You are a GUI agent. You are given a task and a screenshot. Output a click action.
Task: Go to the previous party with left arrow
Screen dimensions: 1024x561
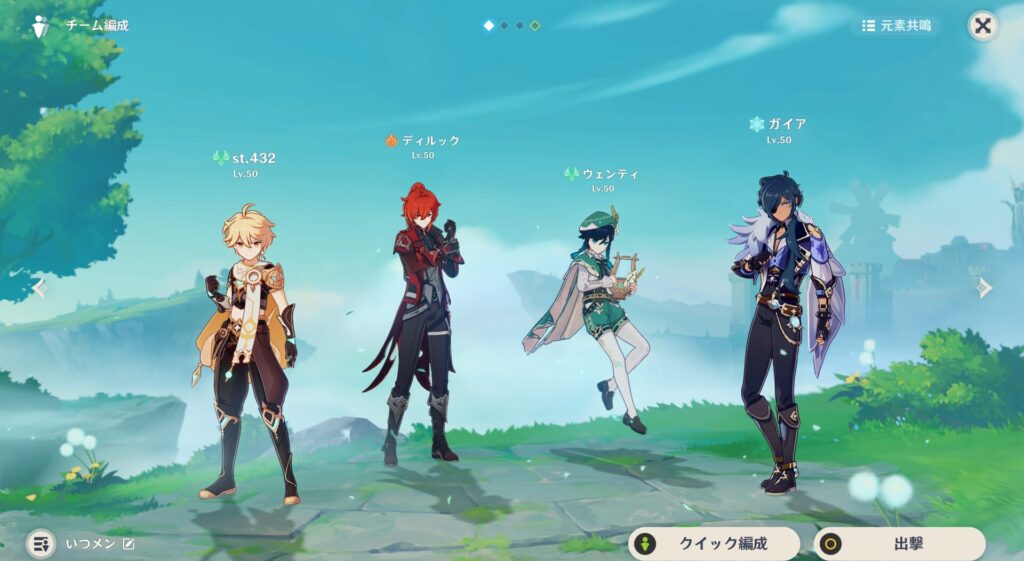pos(39,288)
